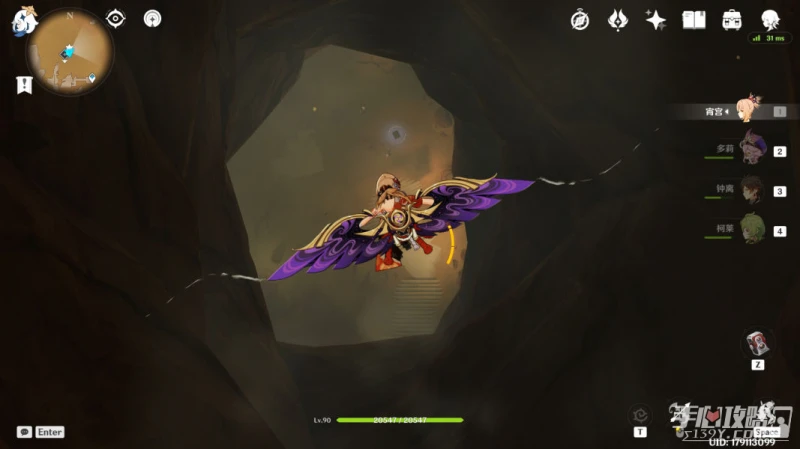Open the quest exclamation mark icon
800x449 pixels.
point(24,86)
